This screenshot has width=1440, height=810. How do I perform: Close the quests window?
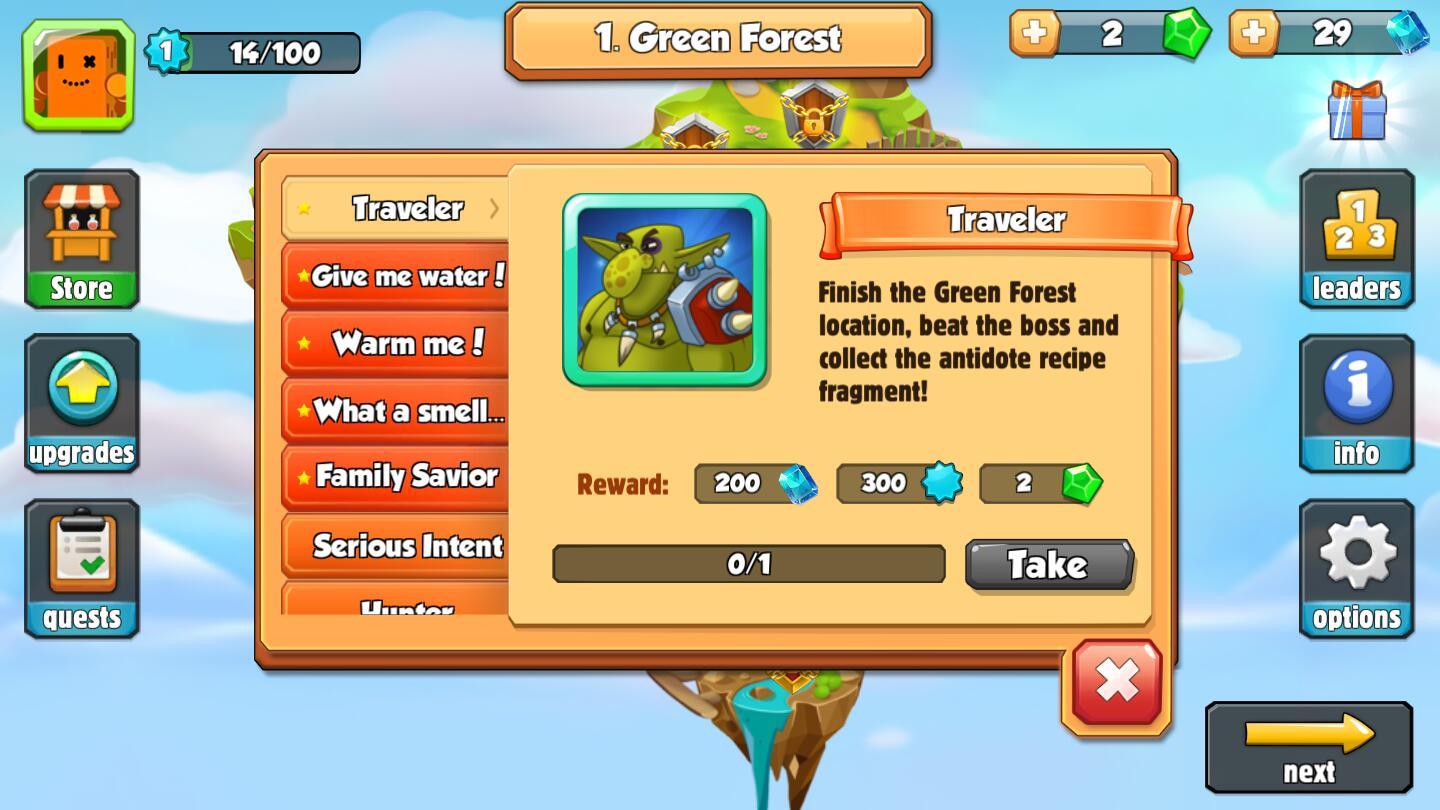[1116, 683]
